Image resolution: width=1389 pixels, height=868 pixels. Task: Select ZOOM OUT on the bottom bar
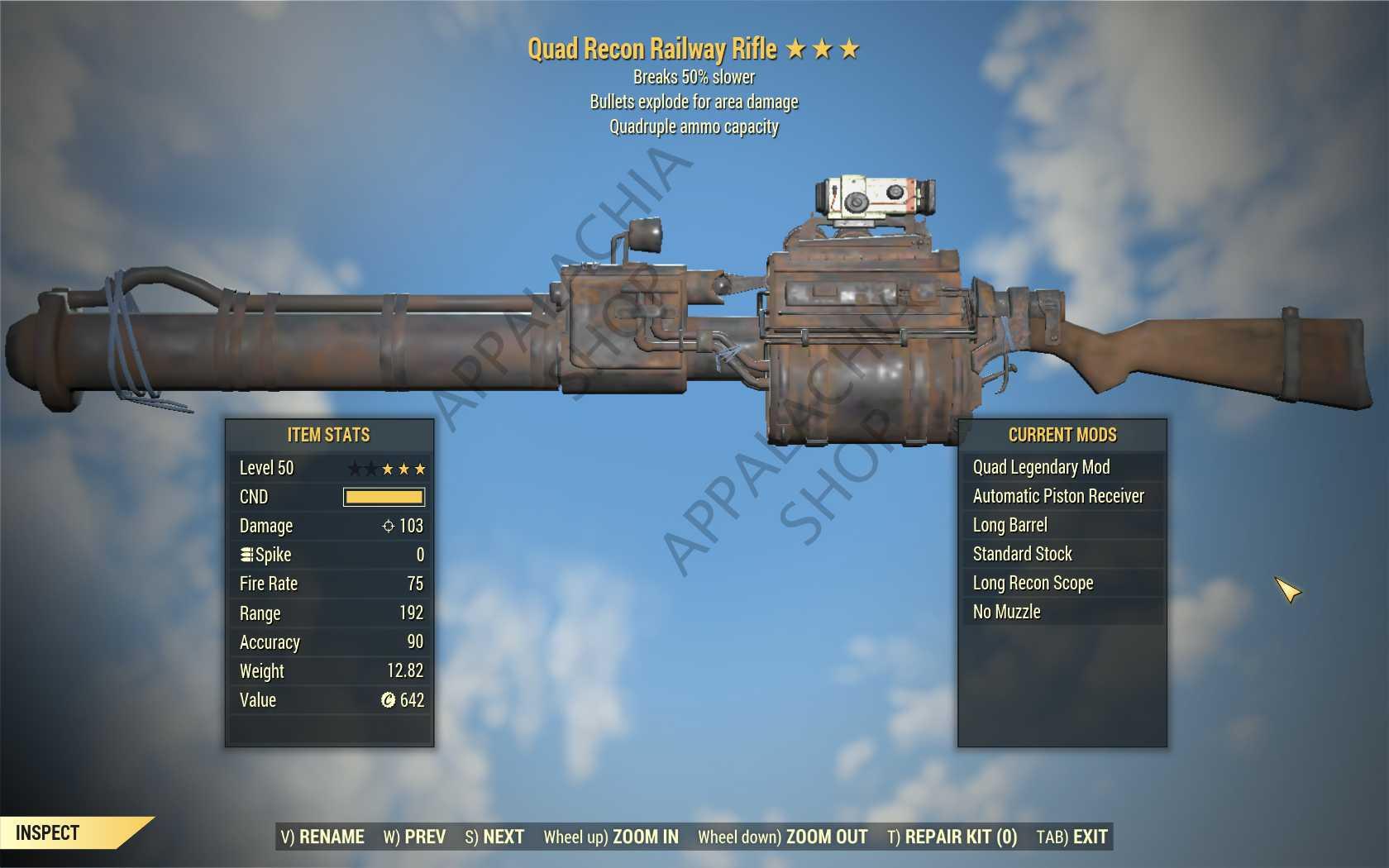pos(782,837)
